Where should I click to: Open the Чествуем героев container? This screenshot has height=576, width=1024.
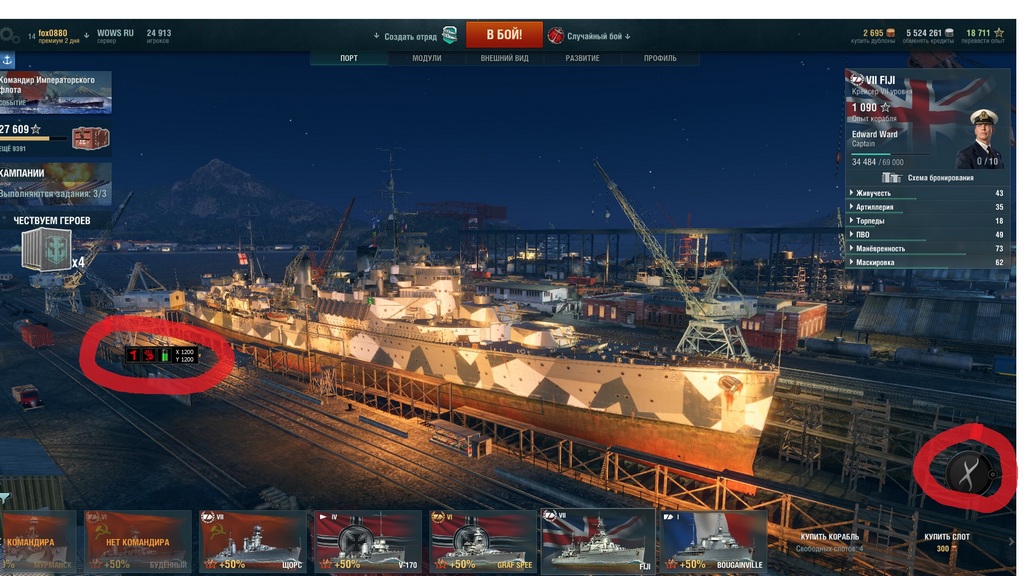(46, 250)
